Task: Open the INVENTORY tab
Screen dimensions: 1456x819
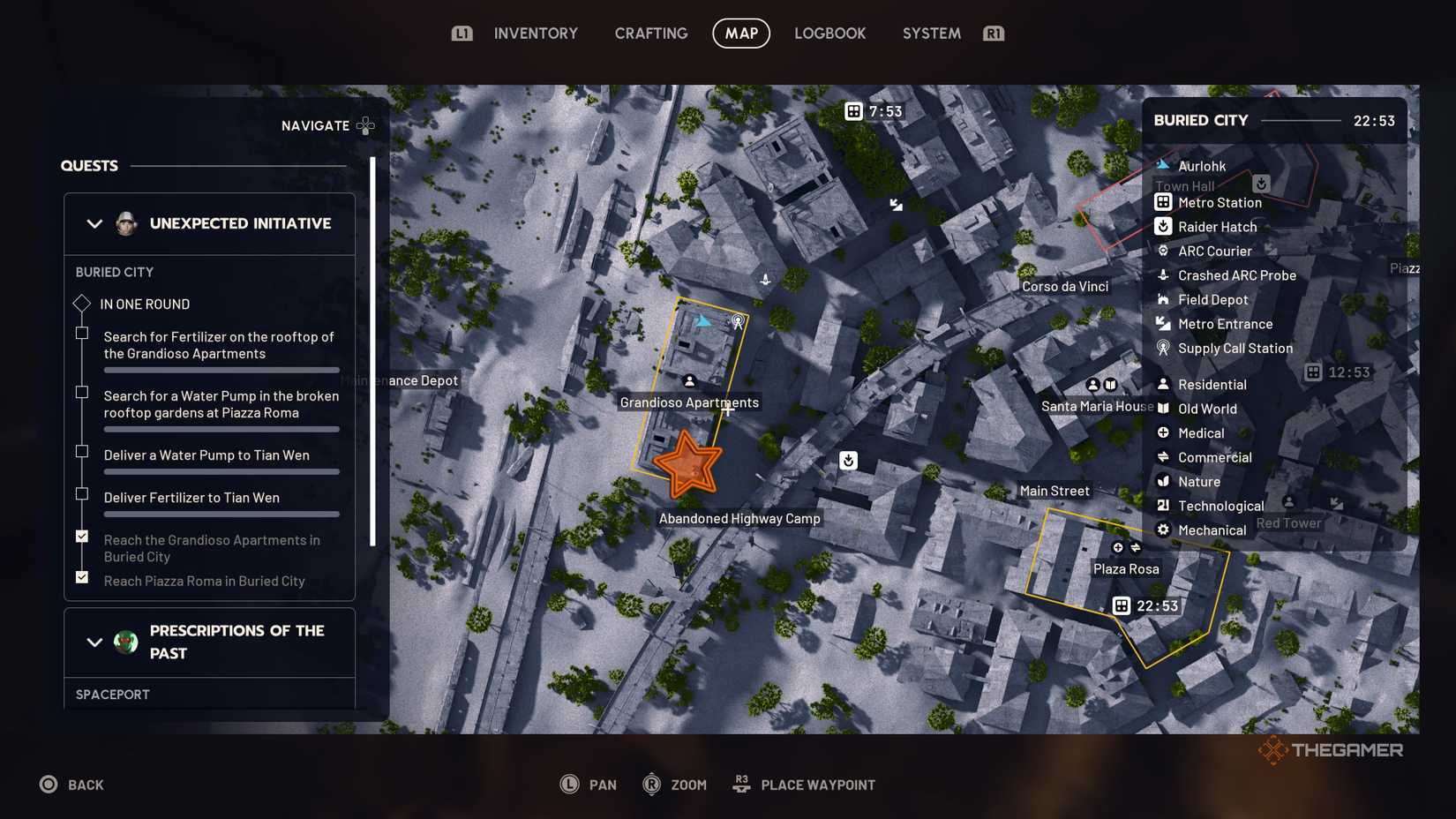Action: pos(536,33)
